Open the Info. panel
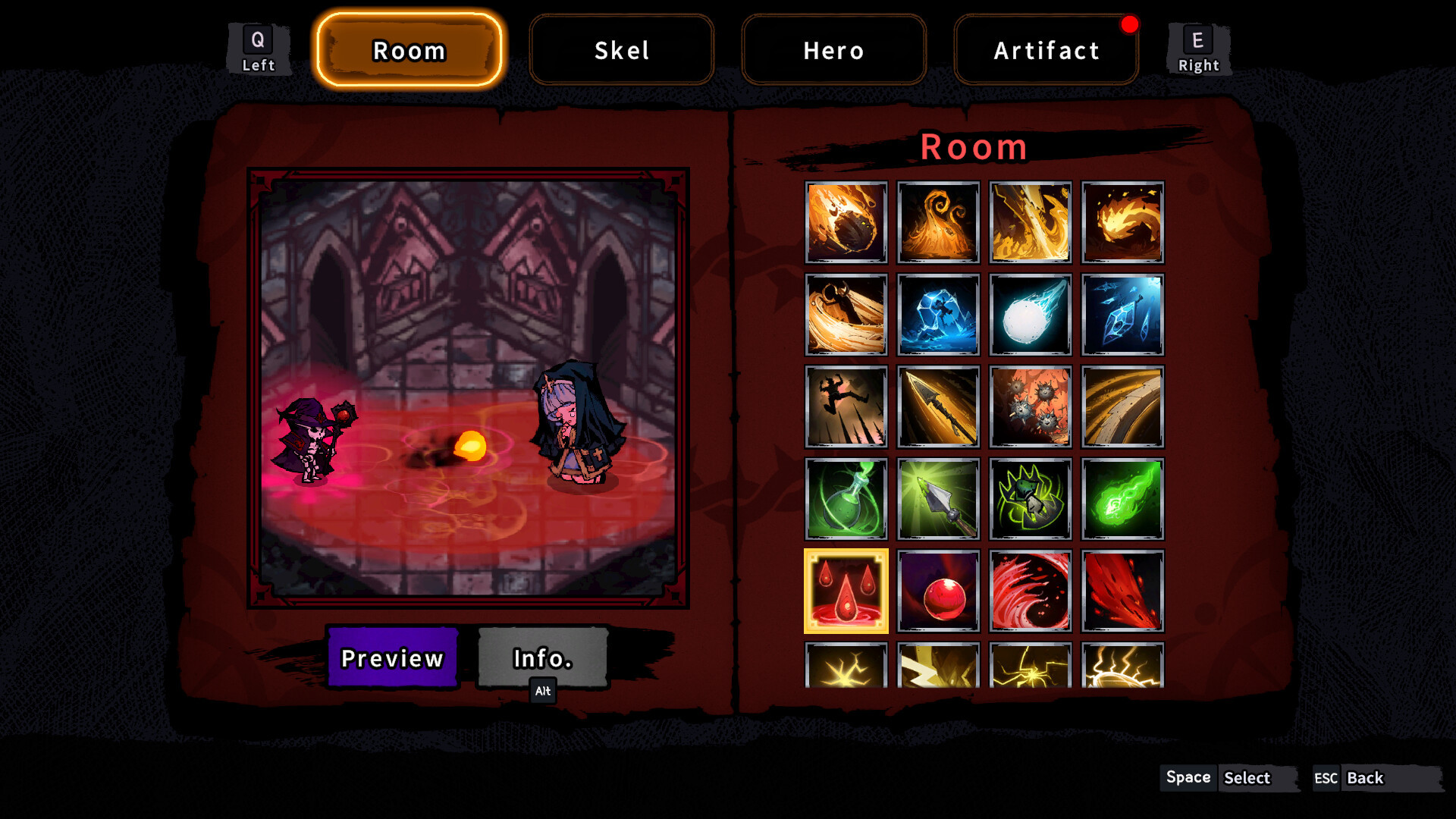The height and width of the screenshot is (819, 1456). point(542,657)
